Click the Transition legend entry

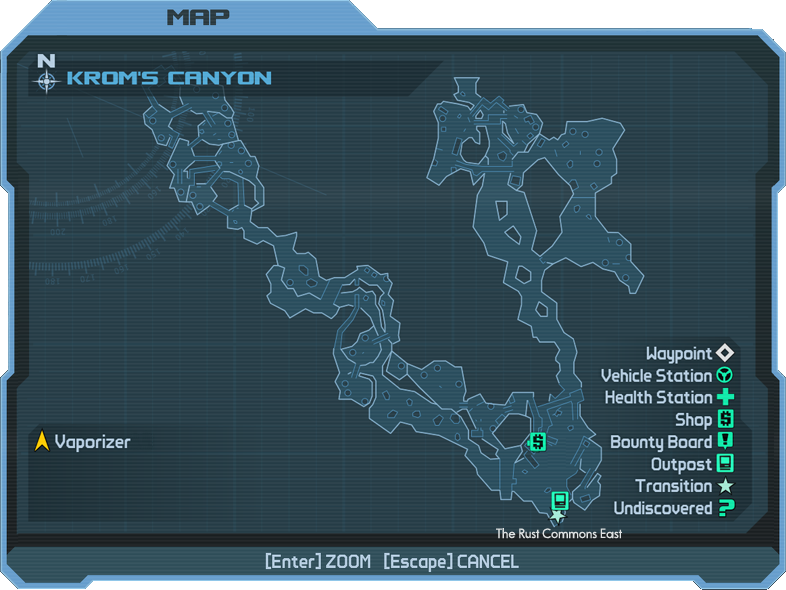click(685, 486)
